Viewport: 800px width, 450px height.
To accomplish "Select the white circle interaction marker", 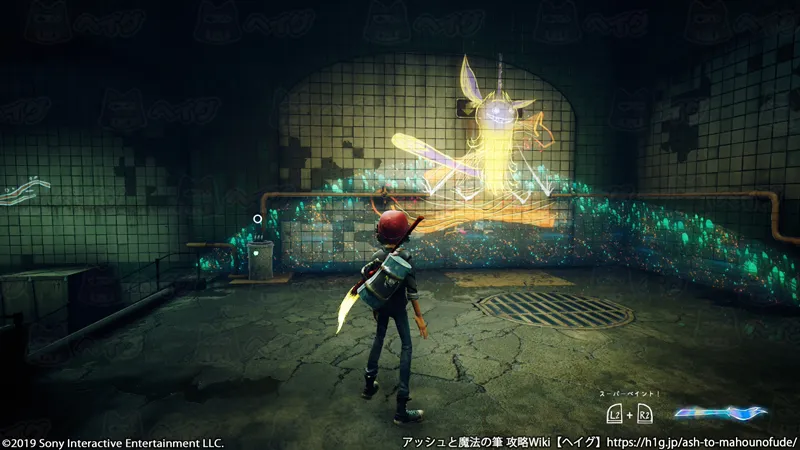I will tap(258, 219).
